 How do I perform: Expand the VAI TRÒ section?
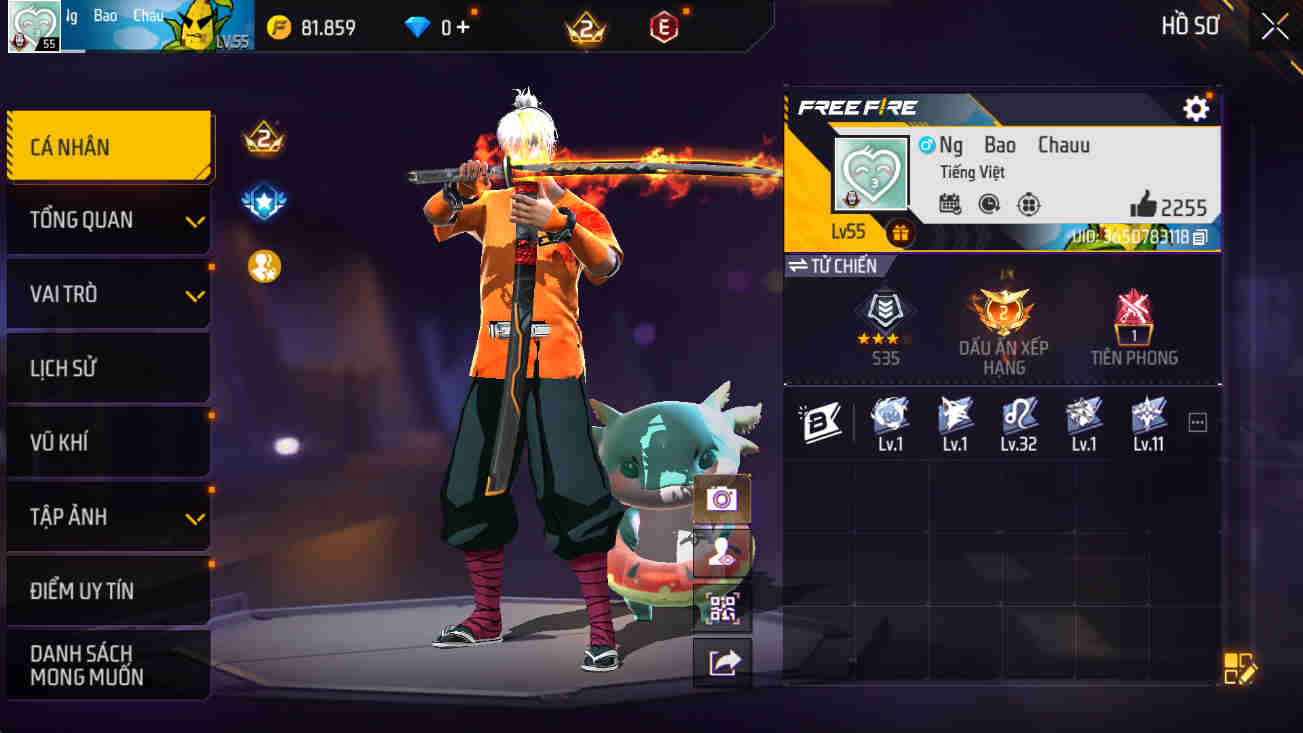tap(108, 294)
